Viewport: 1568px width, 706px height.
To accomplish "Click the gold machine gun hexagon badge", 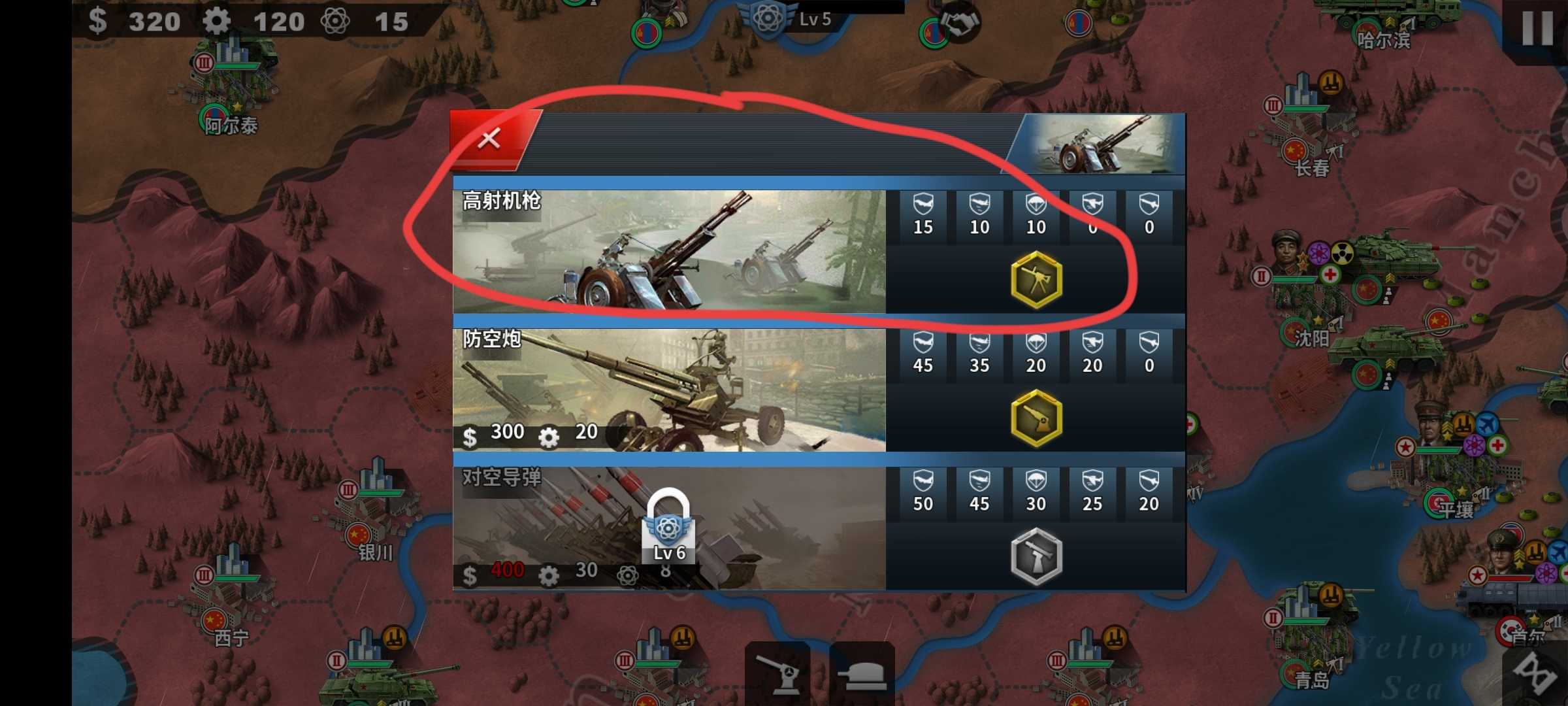I will 1036,280.
